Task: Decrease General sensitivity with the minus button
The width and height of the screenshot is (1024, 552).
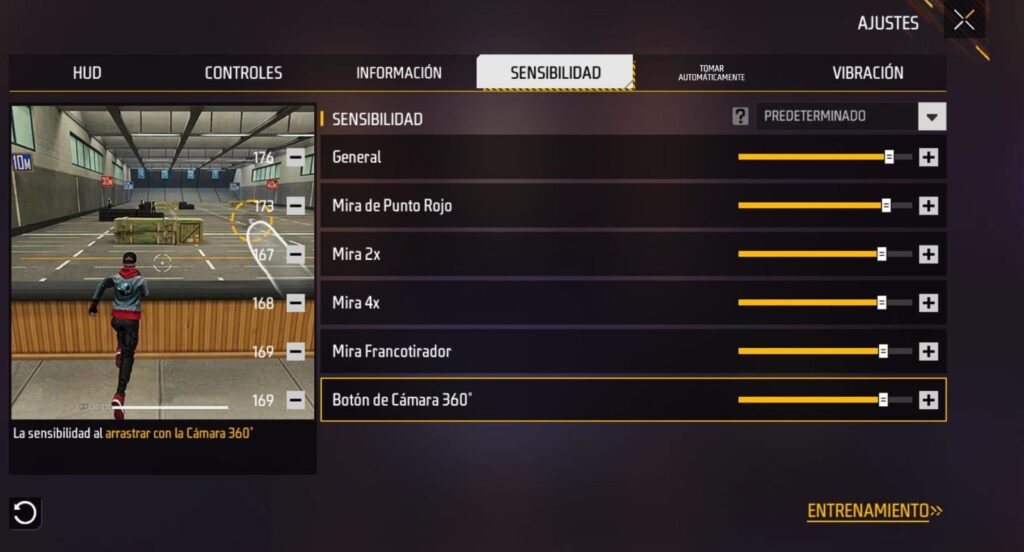Action: point(296,157)
